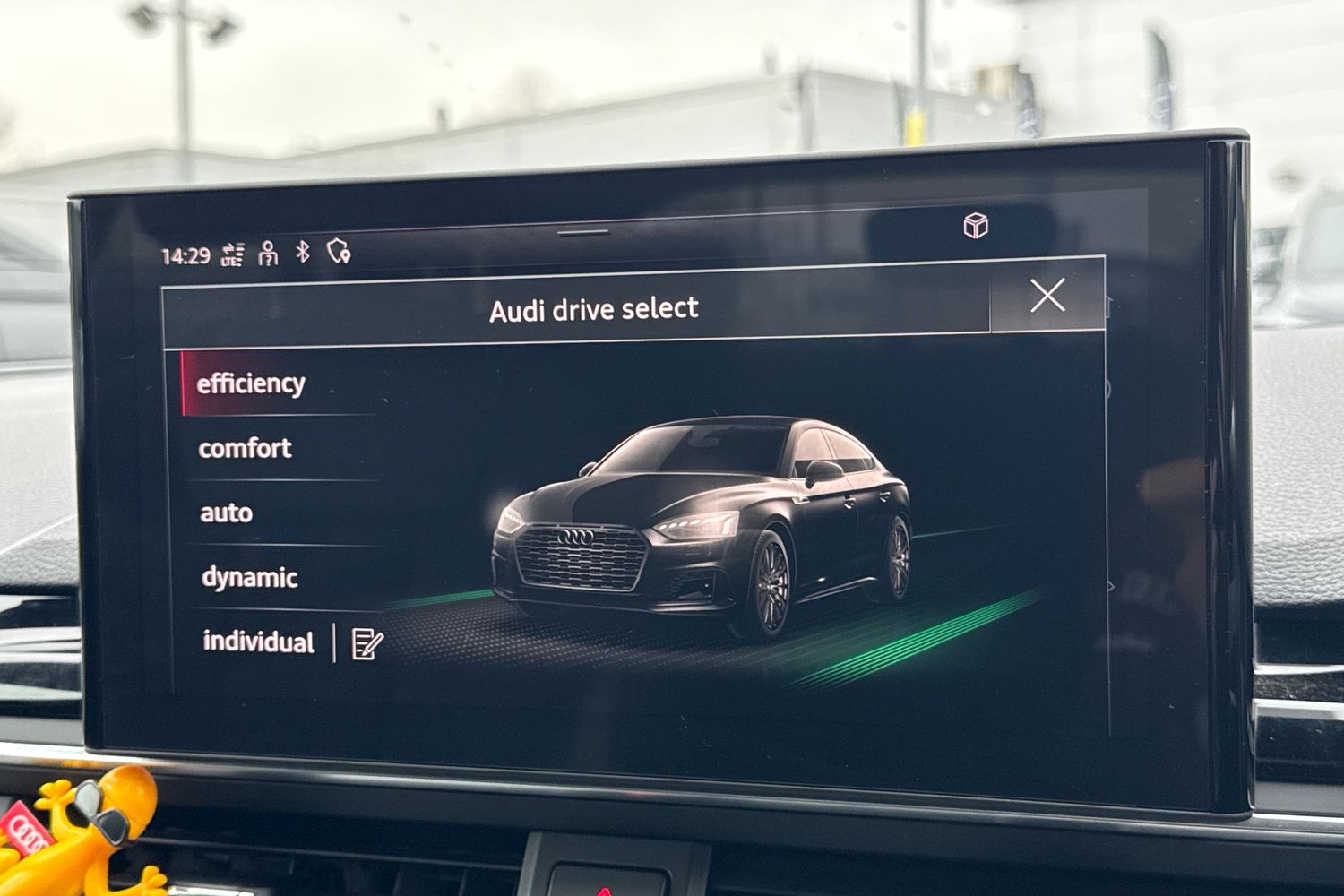Switch to auto drive mode
Viewport: 1344px width, 896px height.
[x=227, y=513]
